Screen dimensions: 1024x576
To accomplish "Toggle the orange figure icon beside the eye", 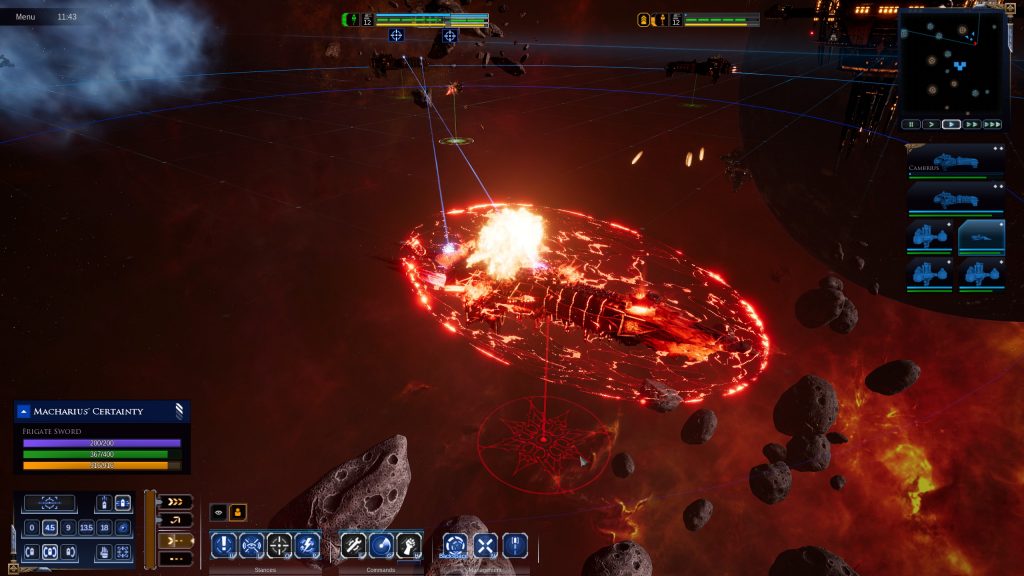I will coord(238,512).
